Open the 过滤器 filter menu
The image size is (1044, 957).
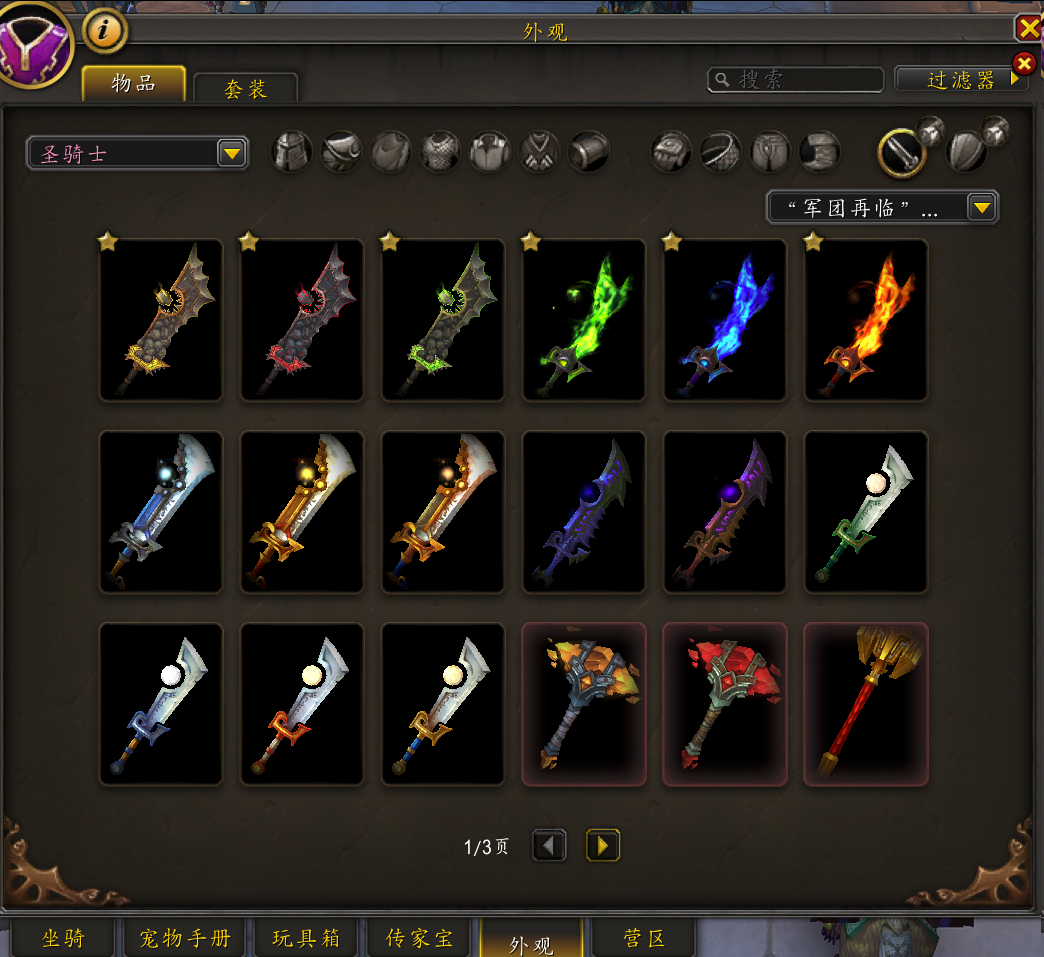[x=960, y=80]
